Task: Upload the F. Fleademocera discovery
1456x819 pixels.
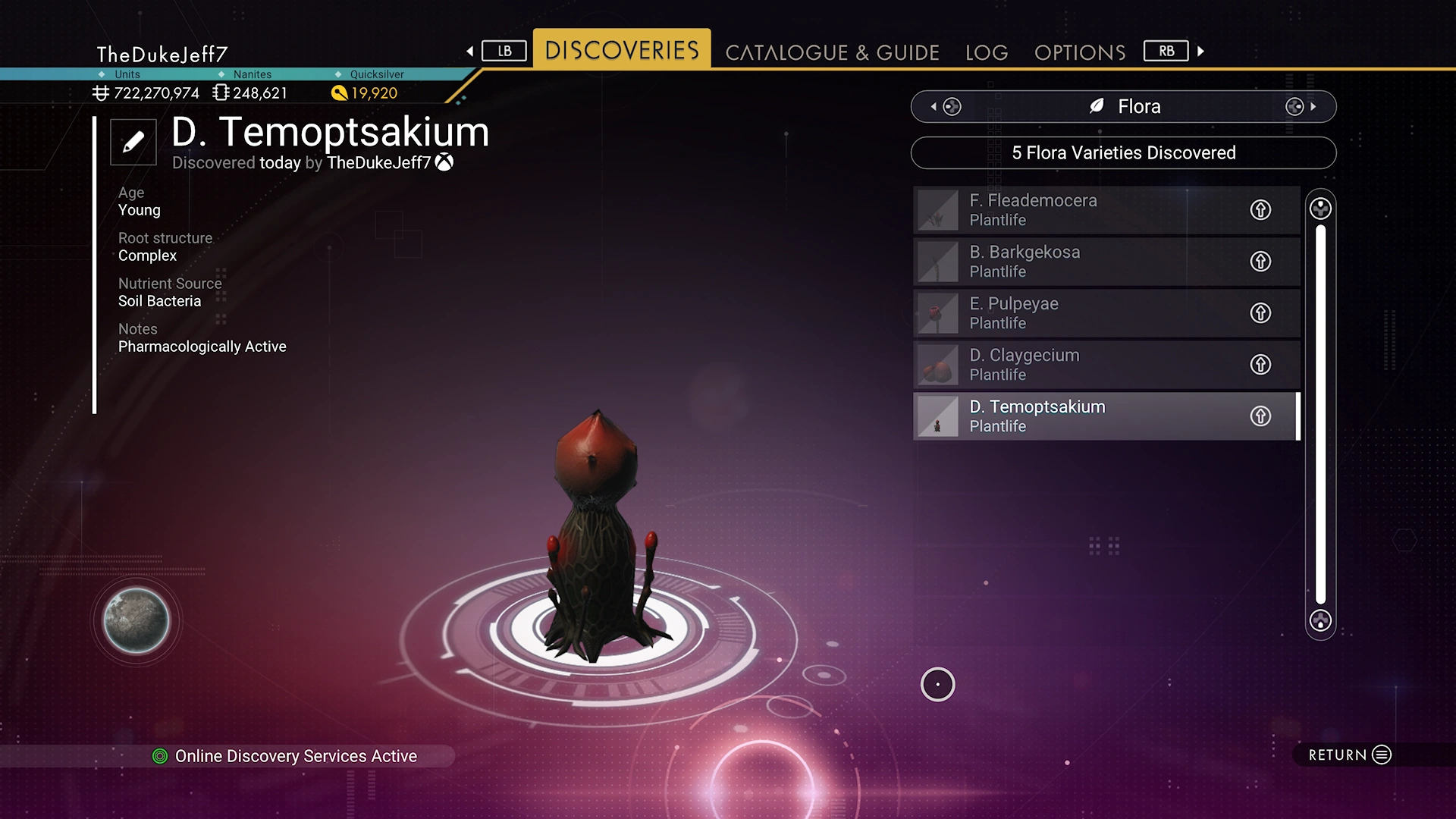Action: coord(1260,210)
